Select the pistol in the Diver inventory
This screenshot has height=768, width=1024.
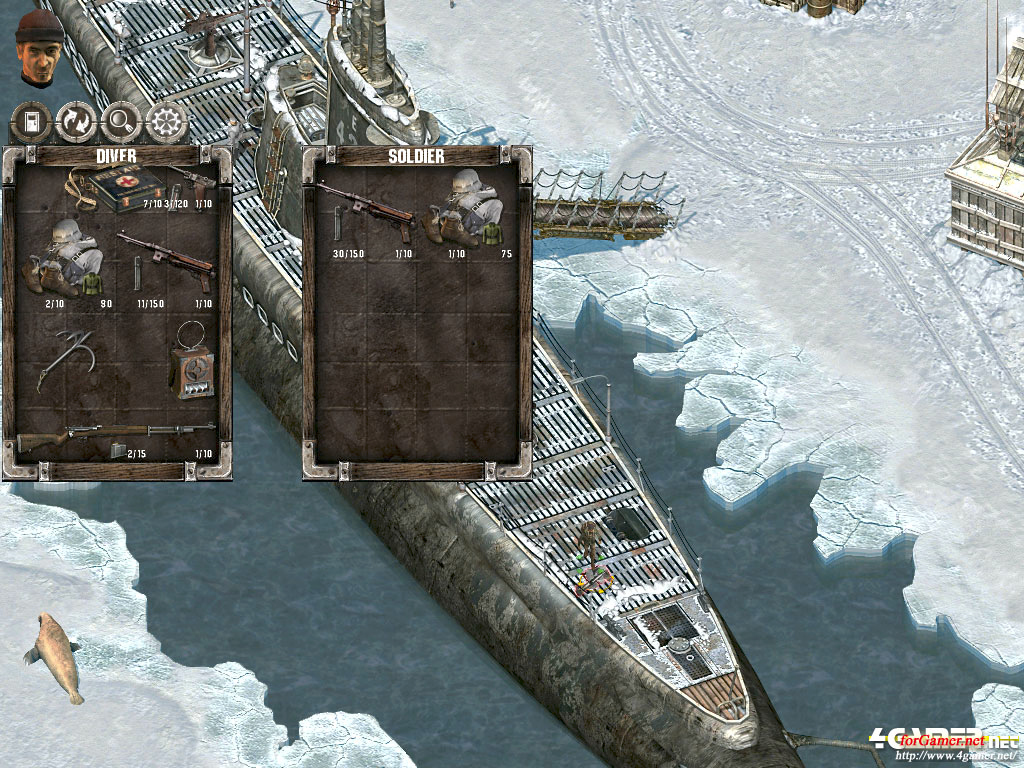(x=193, y=181)
